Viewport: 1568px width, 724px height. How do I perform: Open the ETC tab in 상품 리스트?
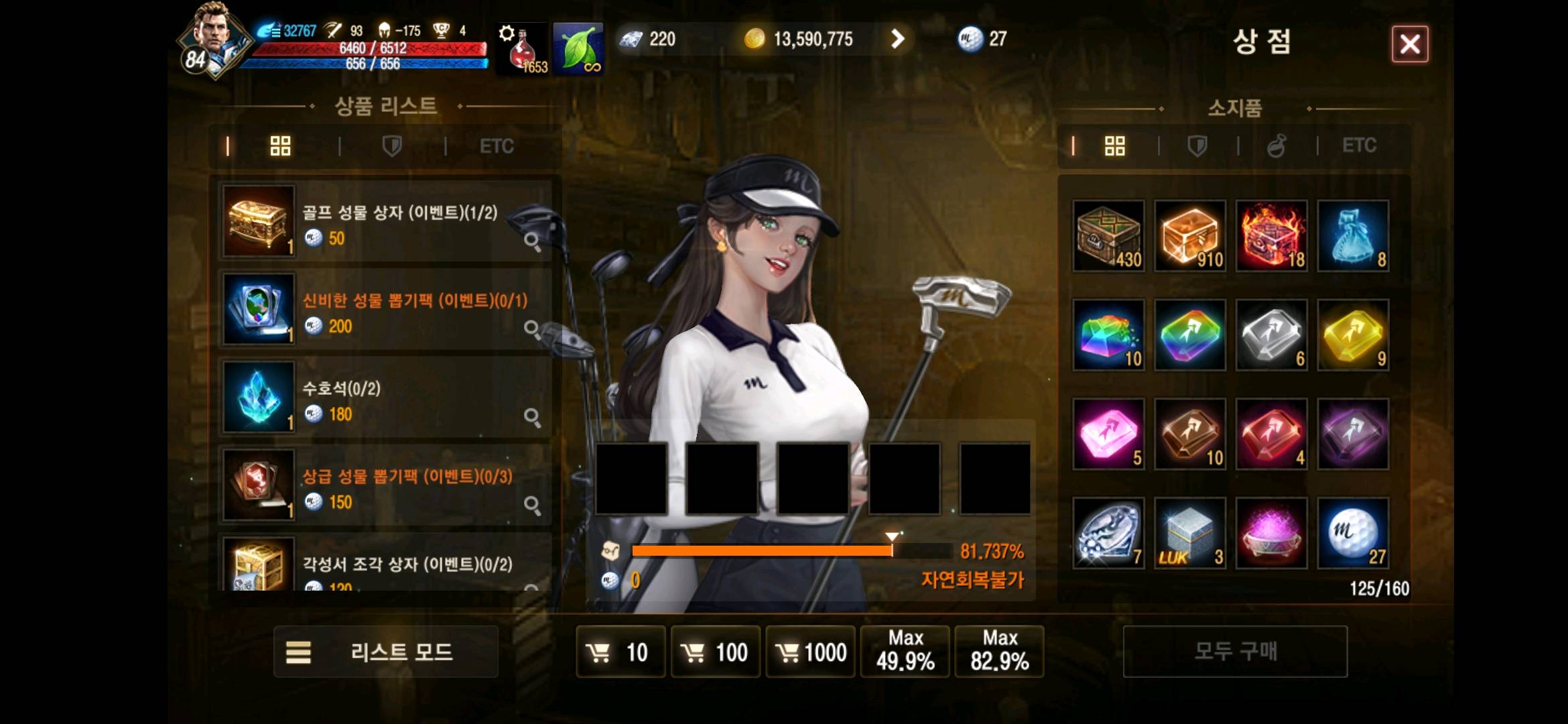click(497, 146)
